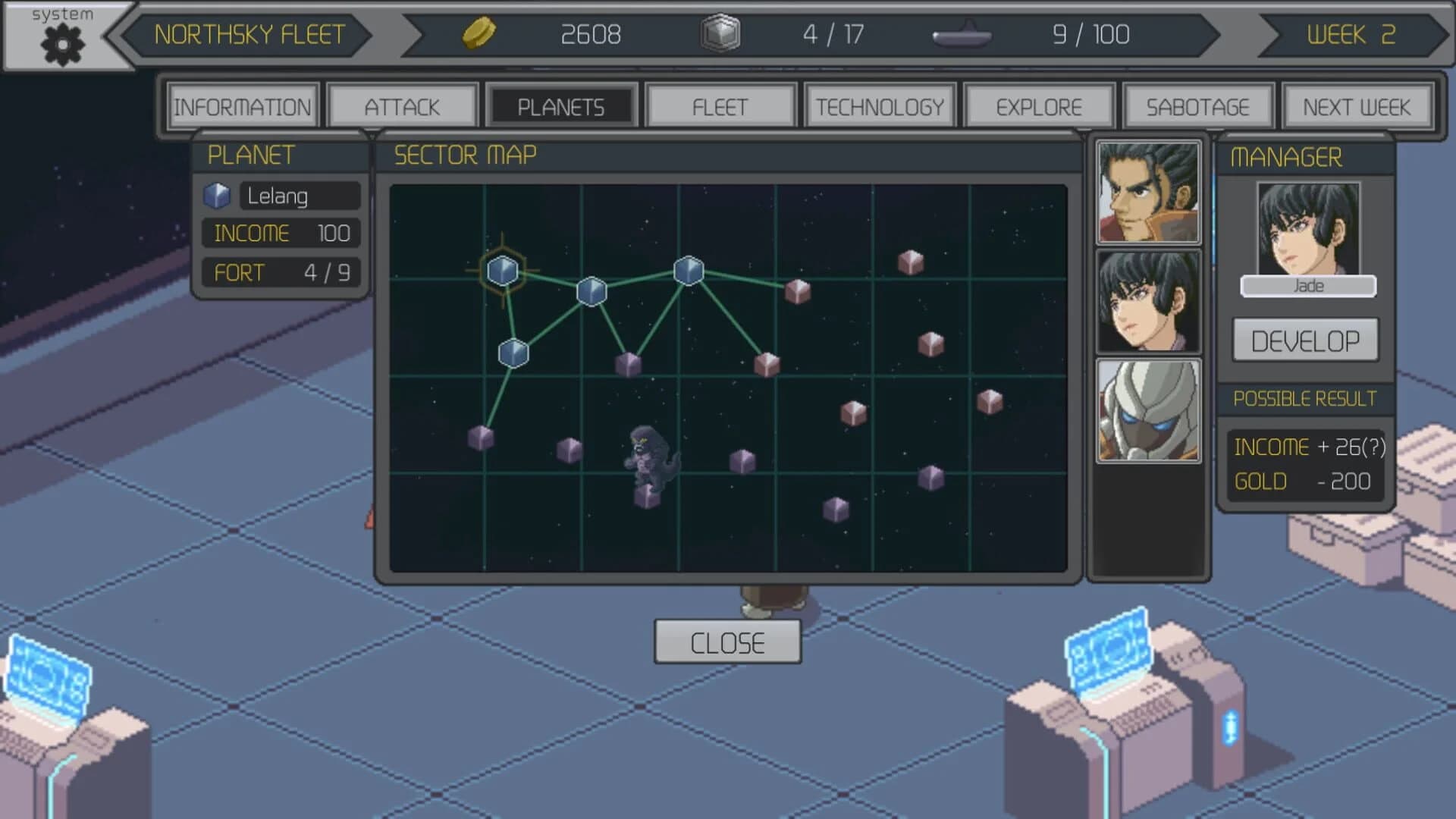Open the TECHNOLOGY tab
Viewport: 1456px width, 819px height.
coord(880,105)
